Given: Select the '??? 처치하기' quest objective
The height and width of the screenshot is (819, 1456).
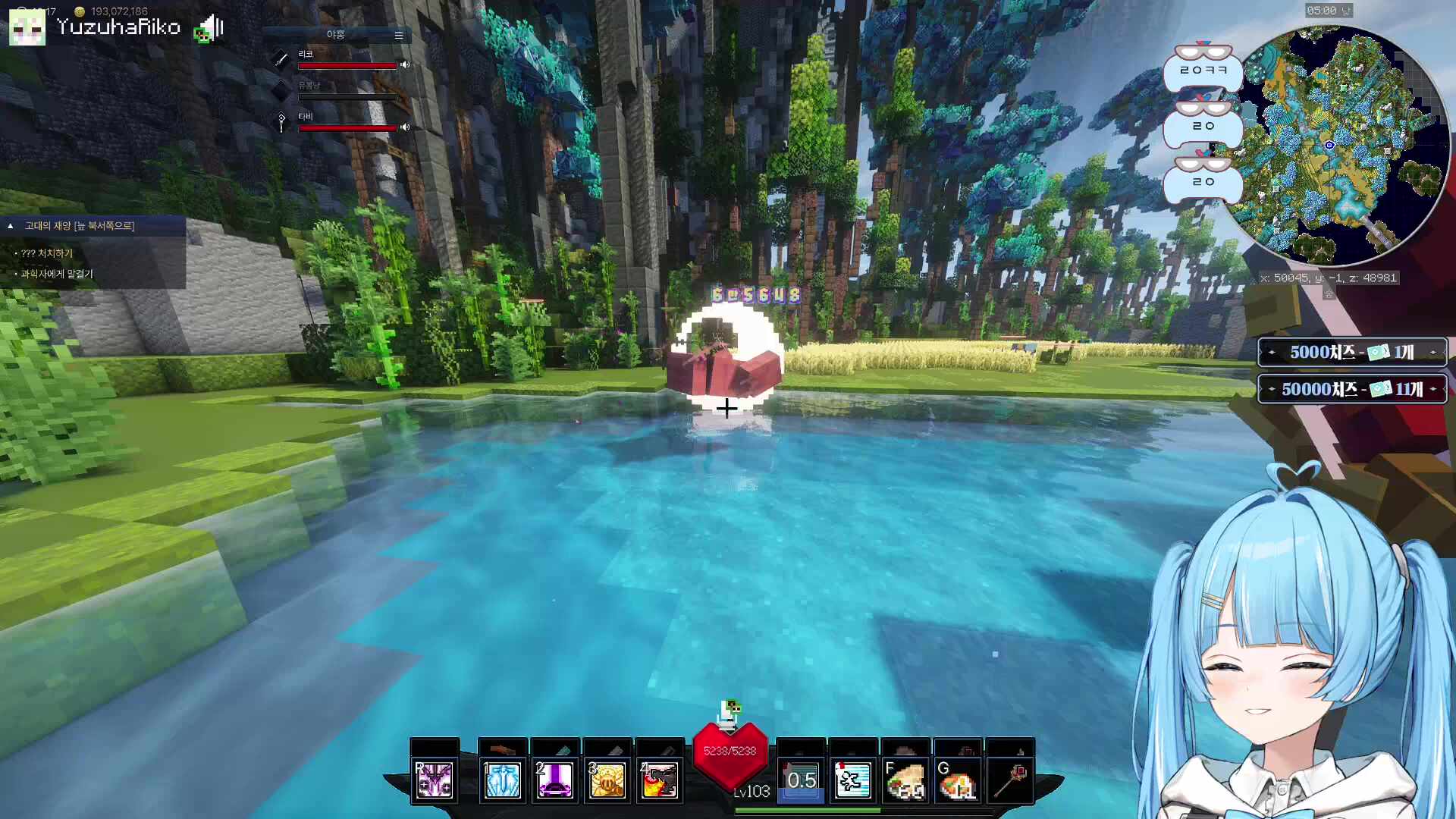Looking at the screenshot, I should [x=47, y=253].
